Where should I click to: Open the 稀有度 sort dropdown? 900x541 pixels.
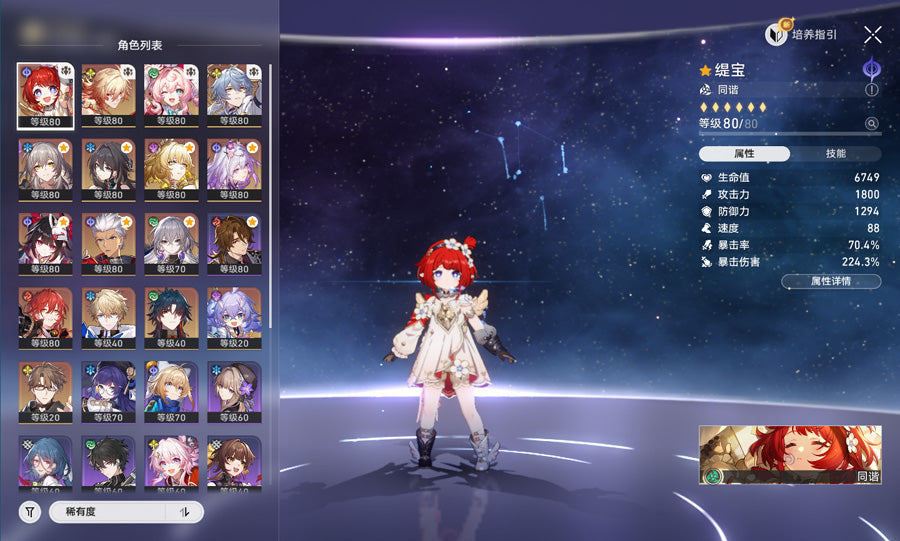(x=105, y=512)
